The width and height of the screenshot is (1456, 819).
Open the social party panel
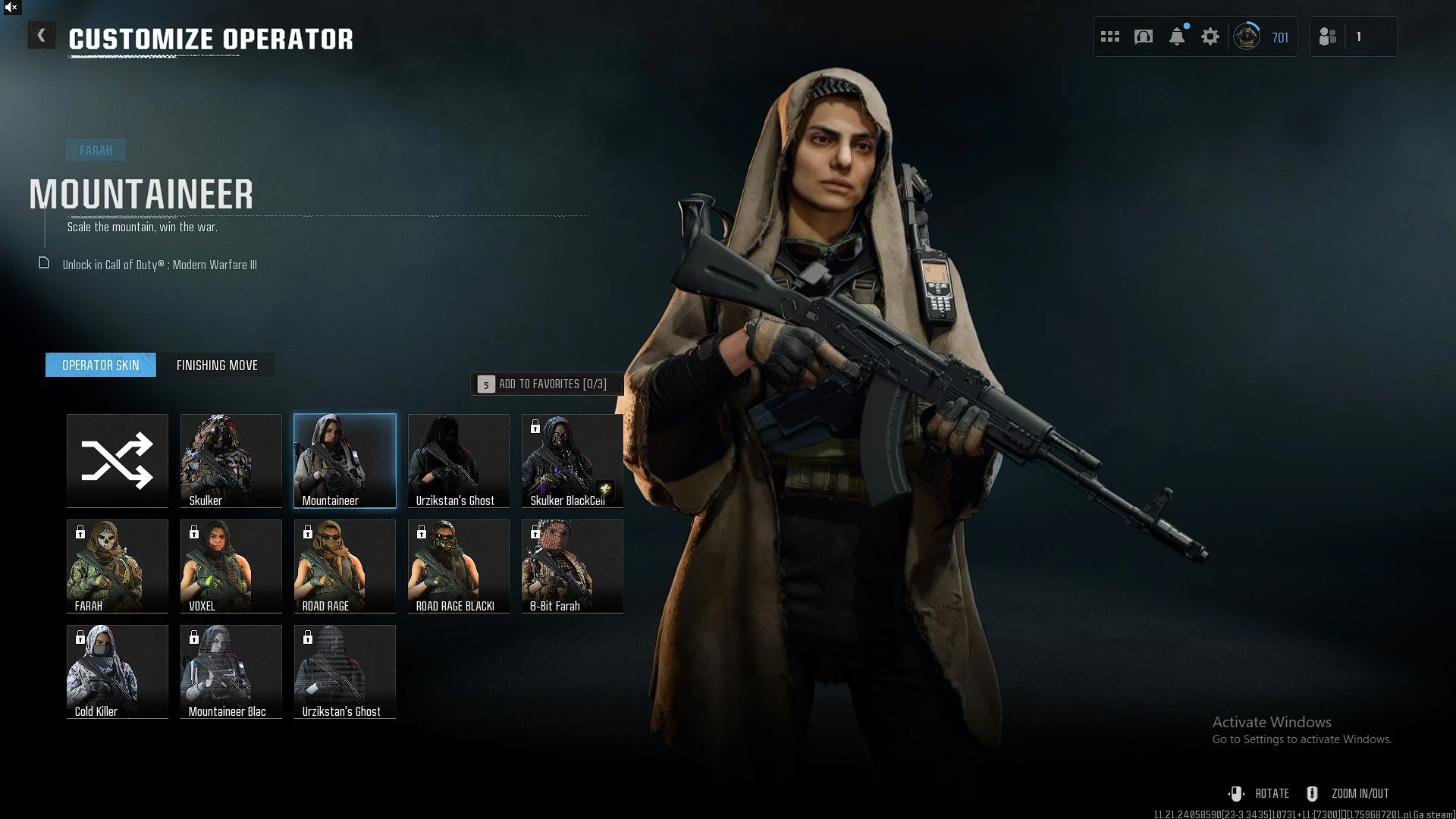pyautogui.click(x=1328, y=36)
